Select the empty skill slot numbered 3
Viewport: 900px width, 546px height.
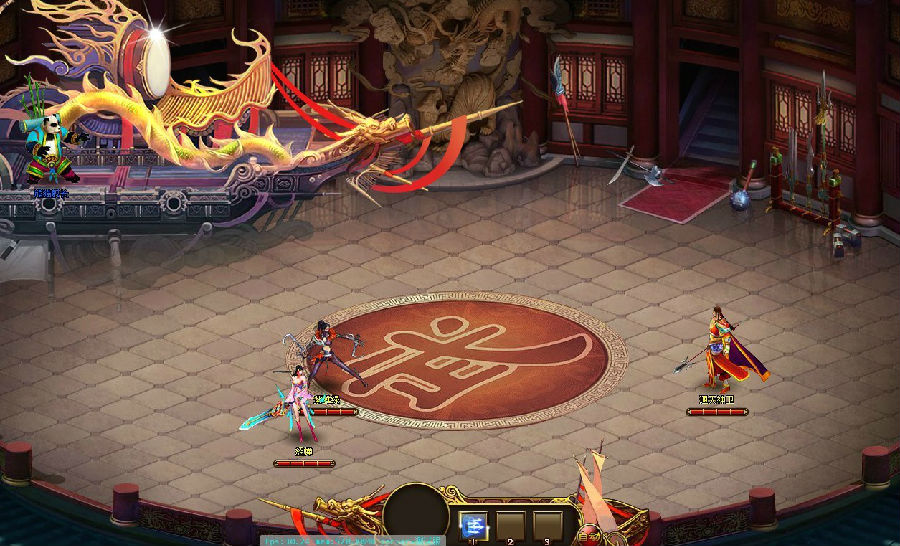point(546,524)
